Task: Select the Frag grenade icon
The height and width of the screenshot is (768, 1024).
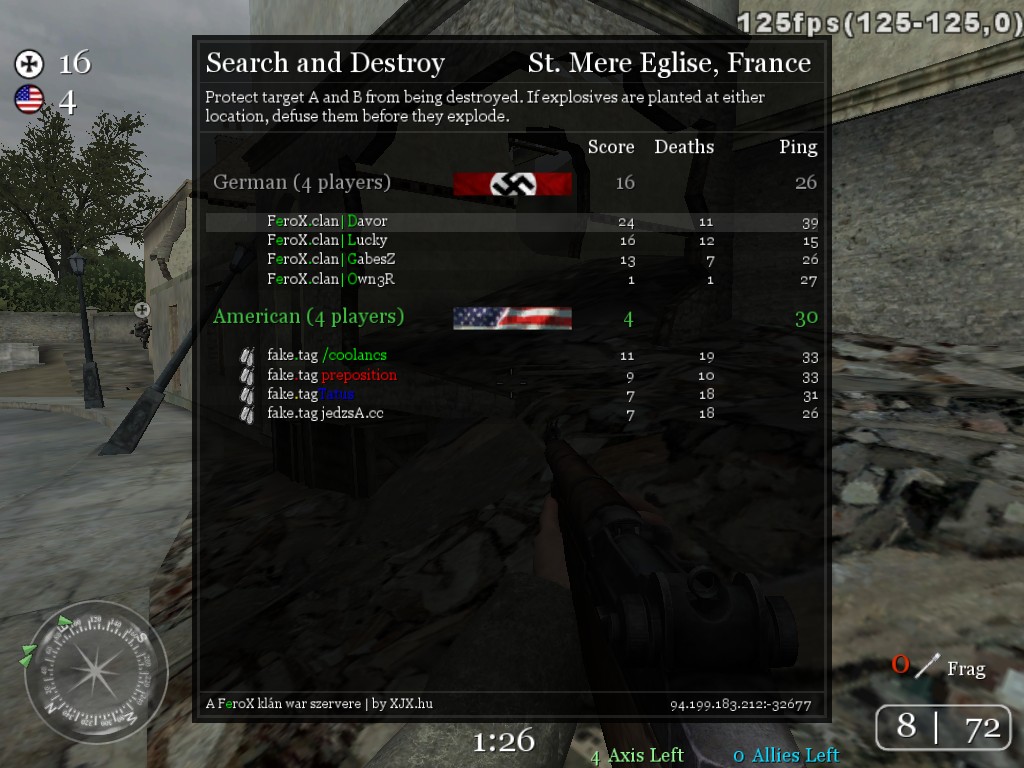Action: pos(930,665)
